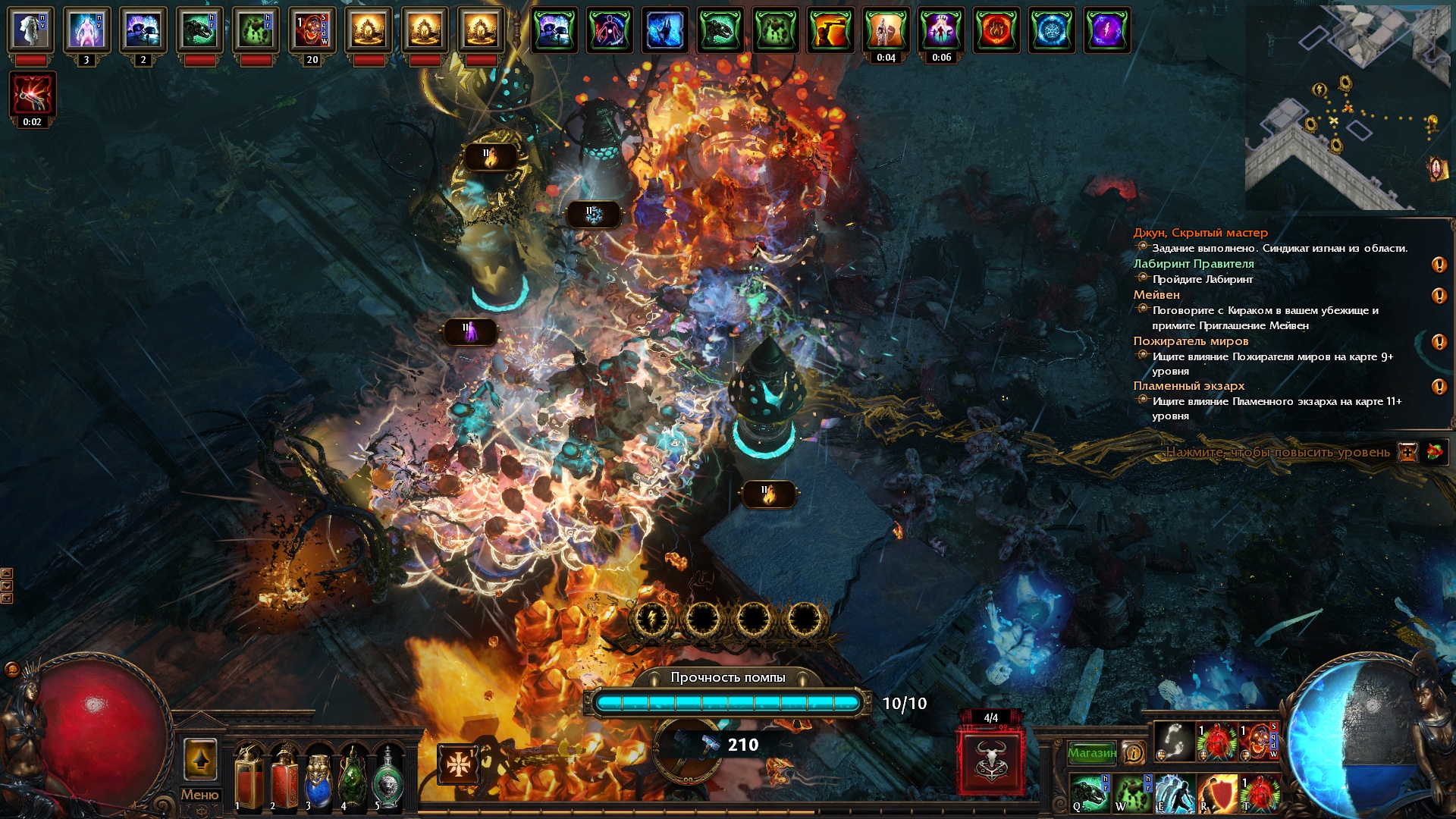
Task: Use the blue mana flask in slot 3
Action: point(318,777)
